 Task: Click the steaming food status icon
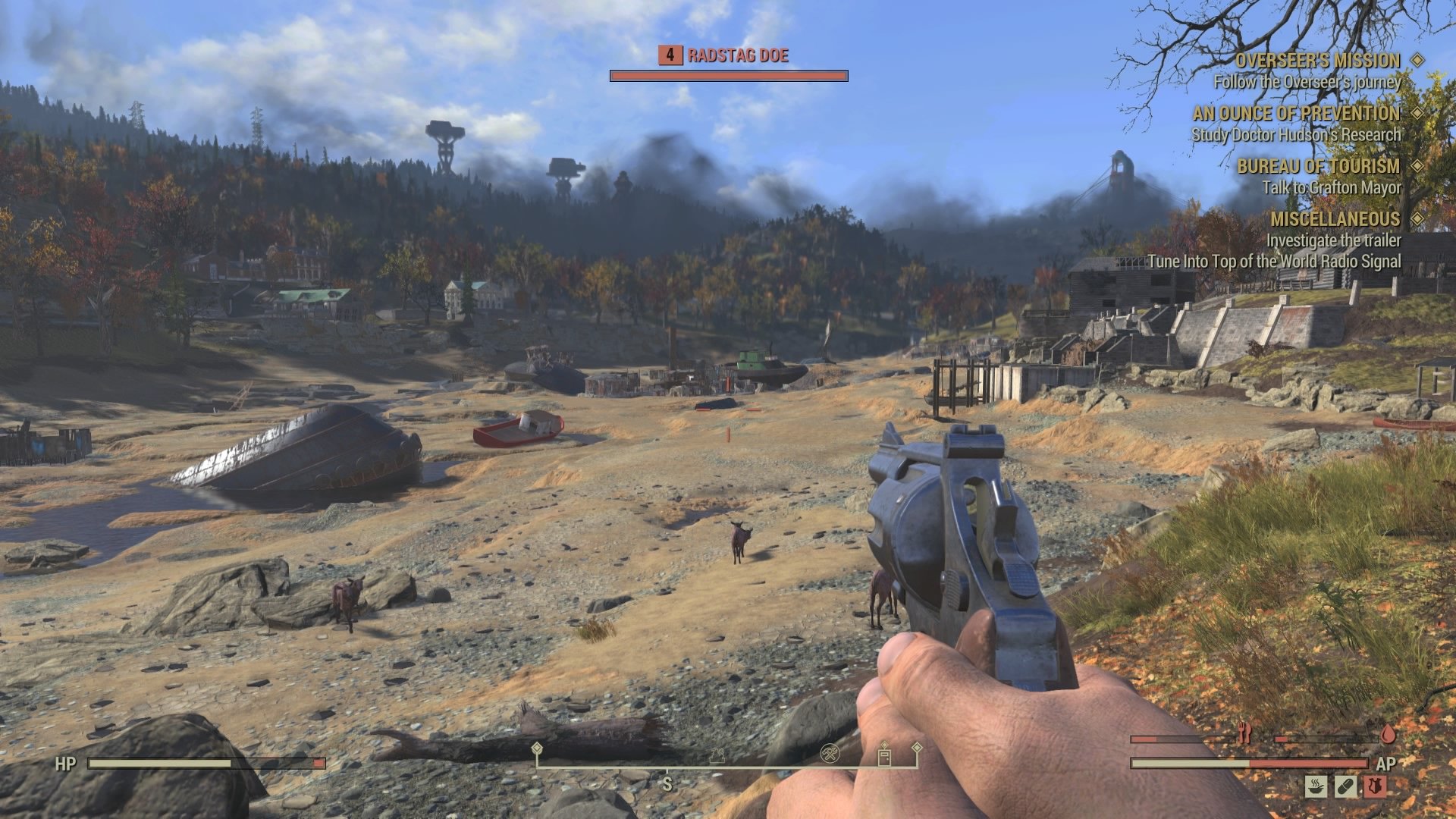coord(1317,786)
